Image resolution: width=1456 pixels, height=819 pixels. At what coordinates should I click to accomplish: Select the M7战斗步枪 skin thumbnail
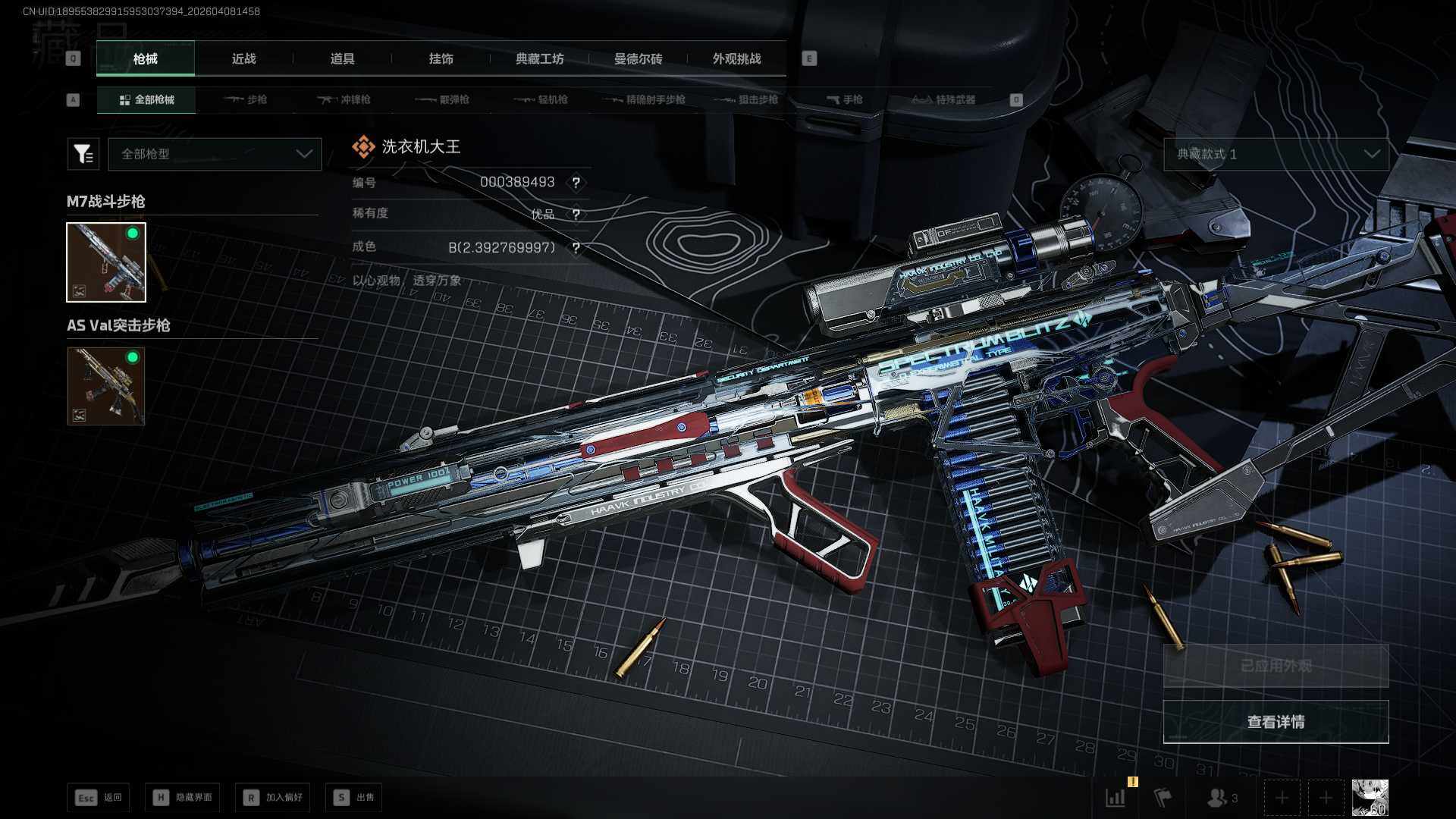pyautogui.click(x=106, y=262)
